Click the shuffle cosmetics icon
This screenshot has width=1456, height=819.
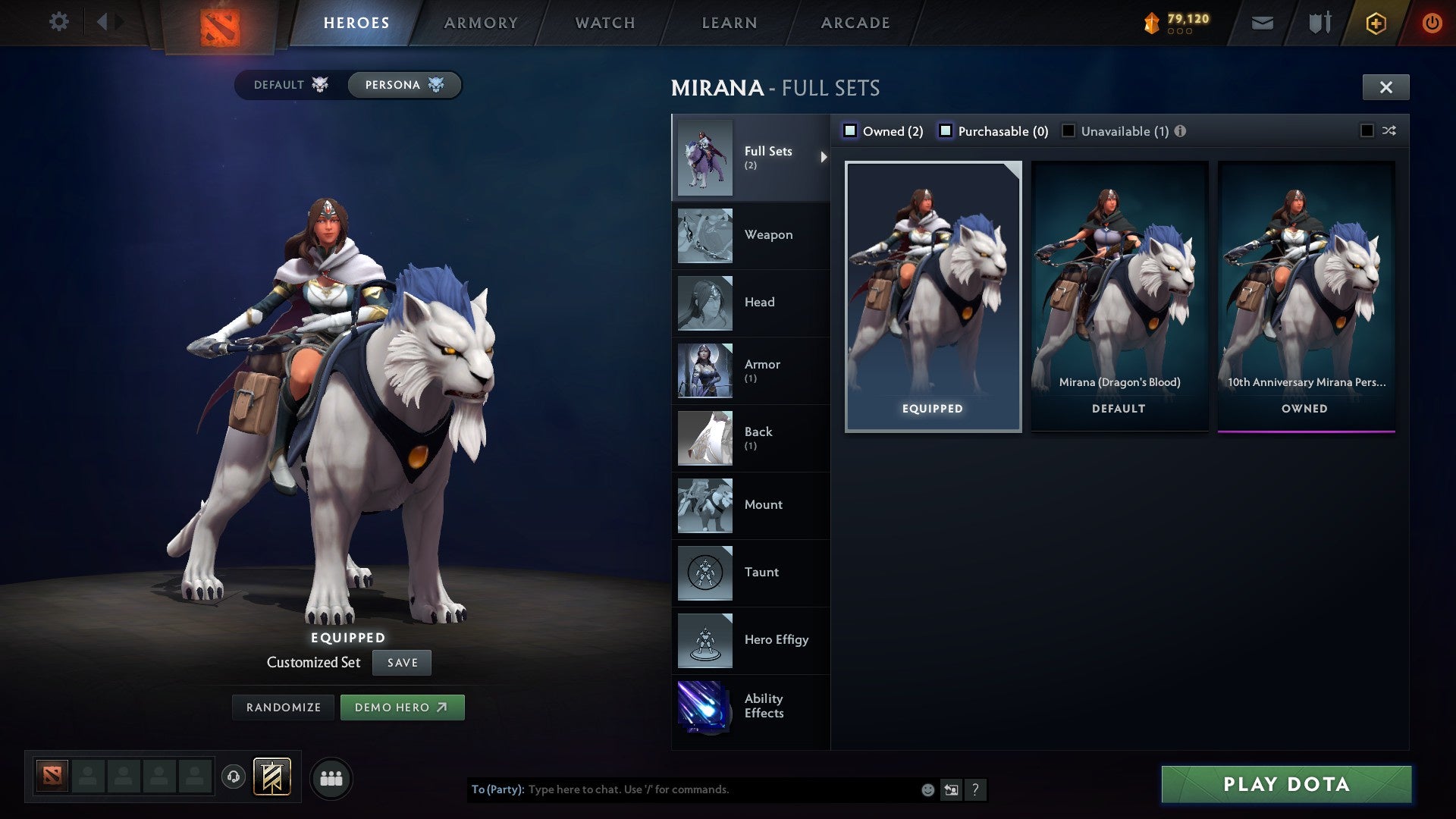pos(1389,130)
